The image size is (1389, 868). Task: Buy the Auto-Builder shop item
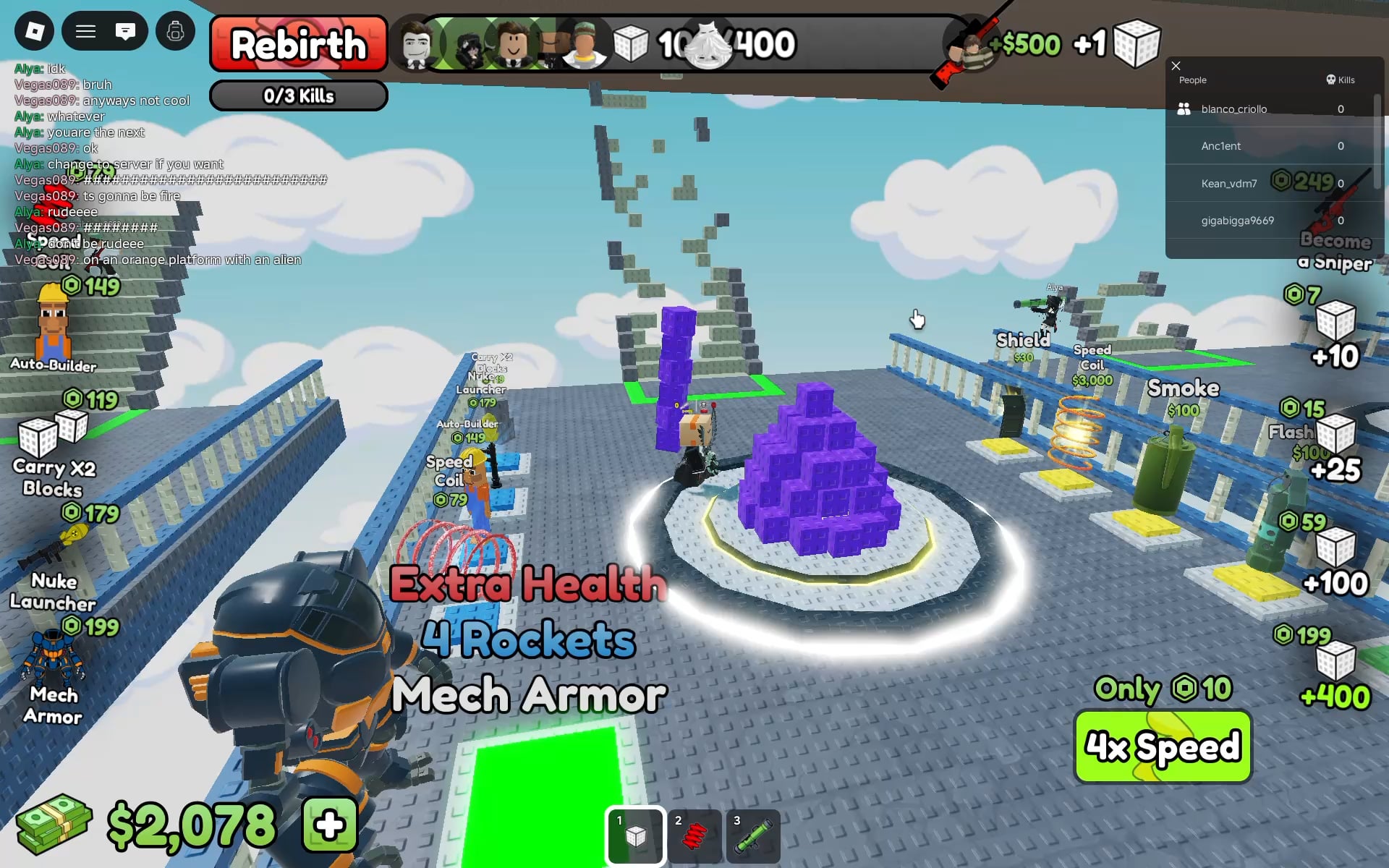[53, 325]
